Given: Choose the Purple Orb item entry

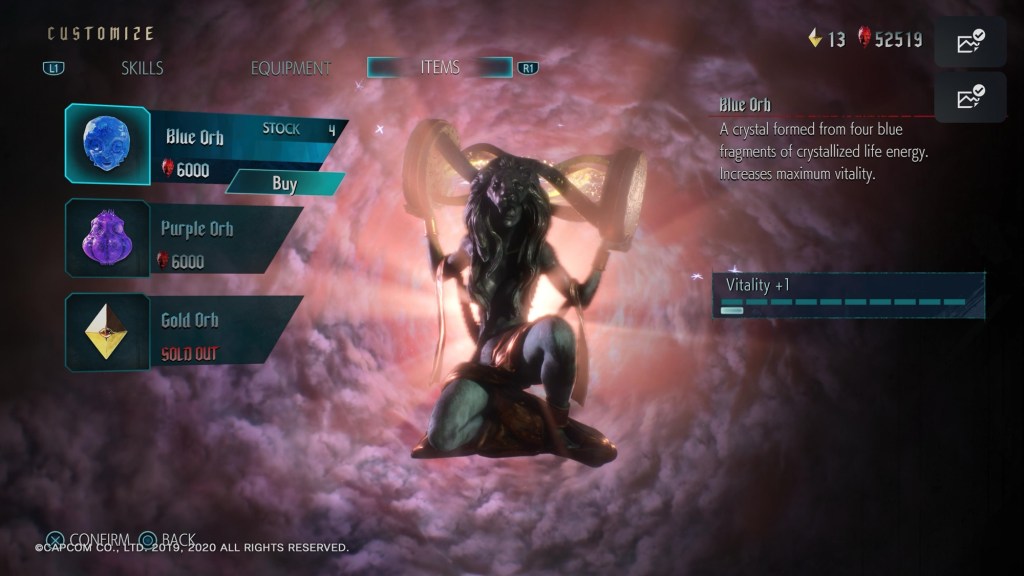Looking at the screenshot, I should (x=185, y=238).
